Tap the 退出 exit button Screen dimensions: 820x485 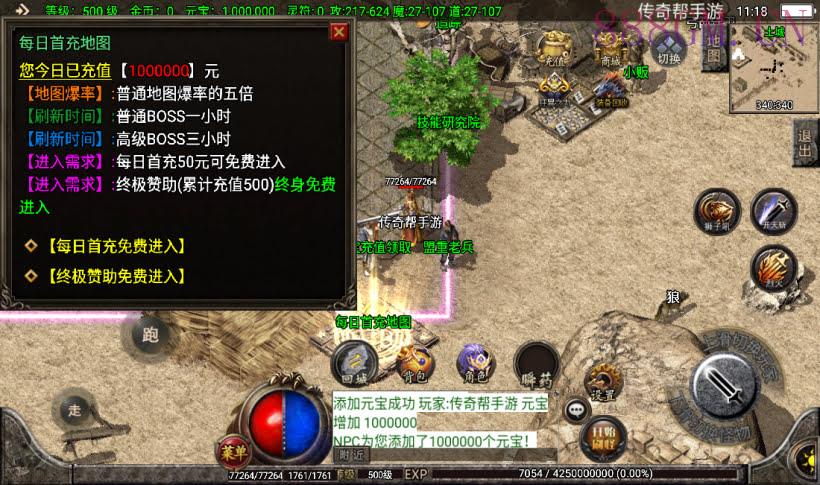tap(805, 143)
